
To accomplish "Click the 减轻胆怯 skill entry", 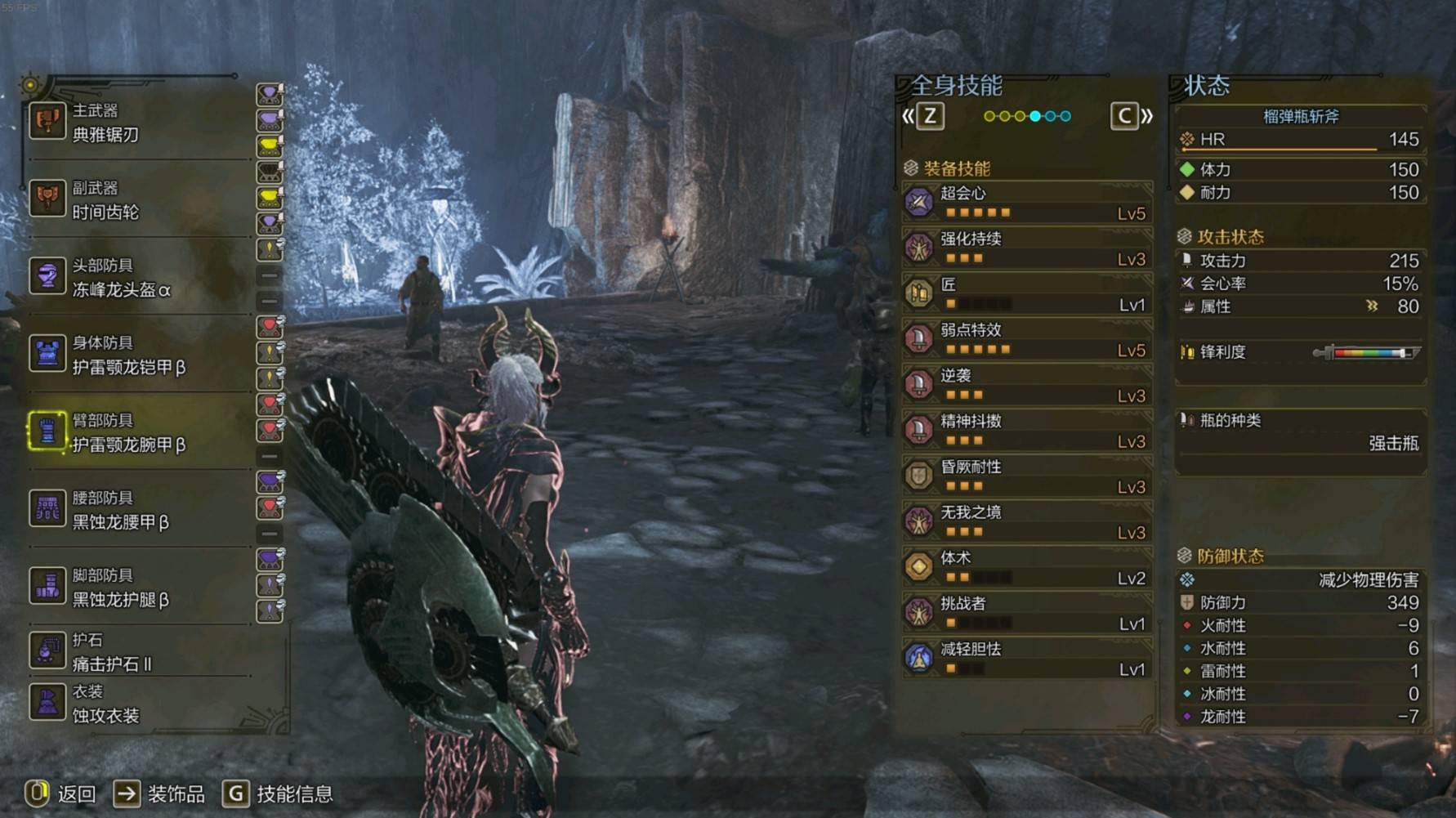I will click(1027, 659).
